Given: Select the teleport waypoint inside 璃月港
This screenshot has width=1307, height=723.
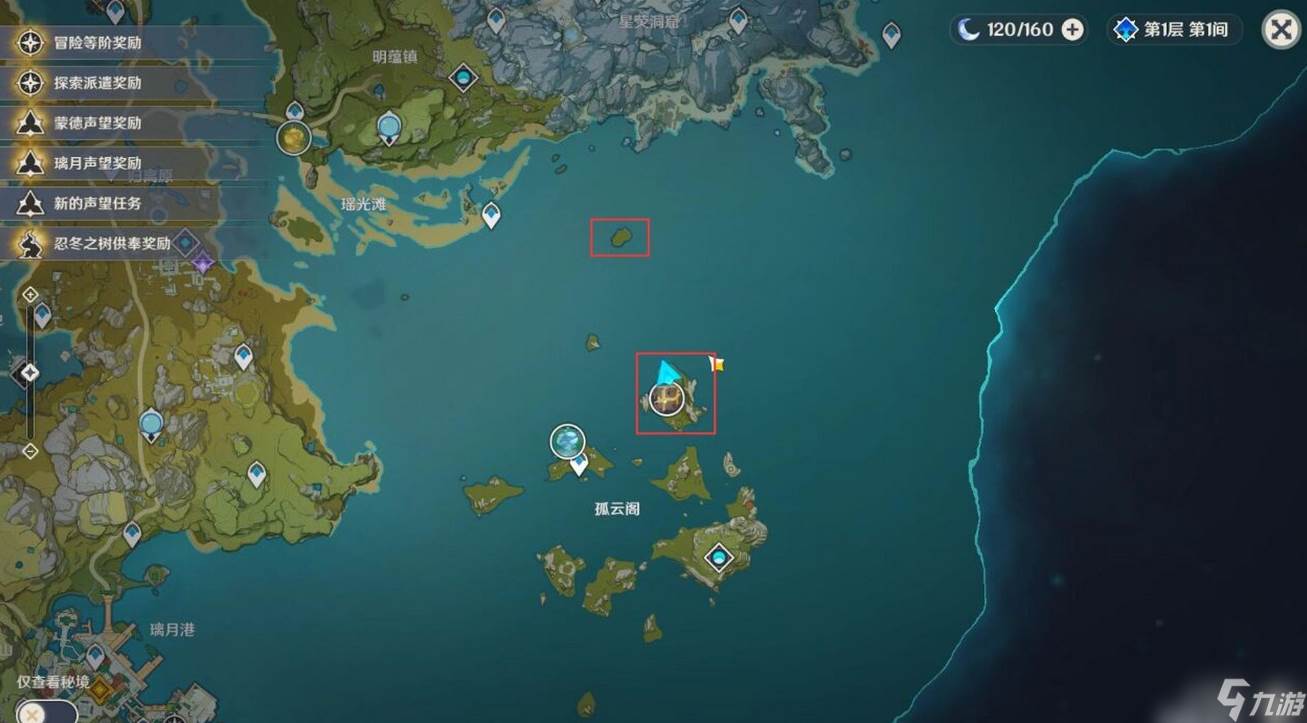Looking at the screenshot, I should pyautogui.click(x=95, y=654).
